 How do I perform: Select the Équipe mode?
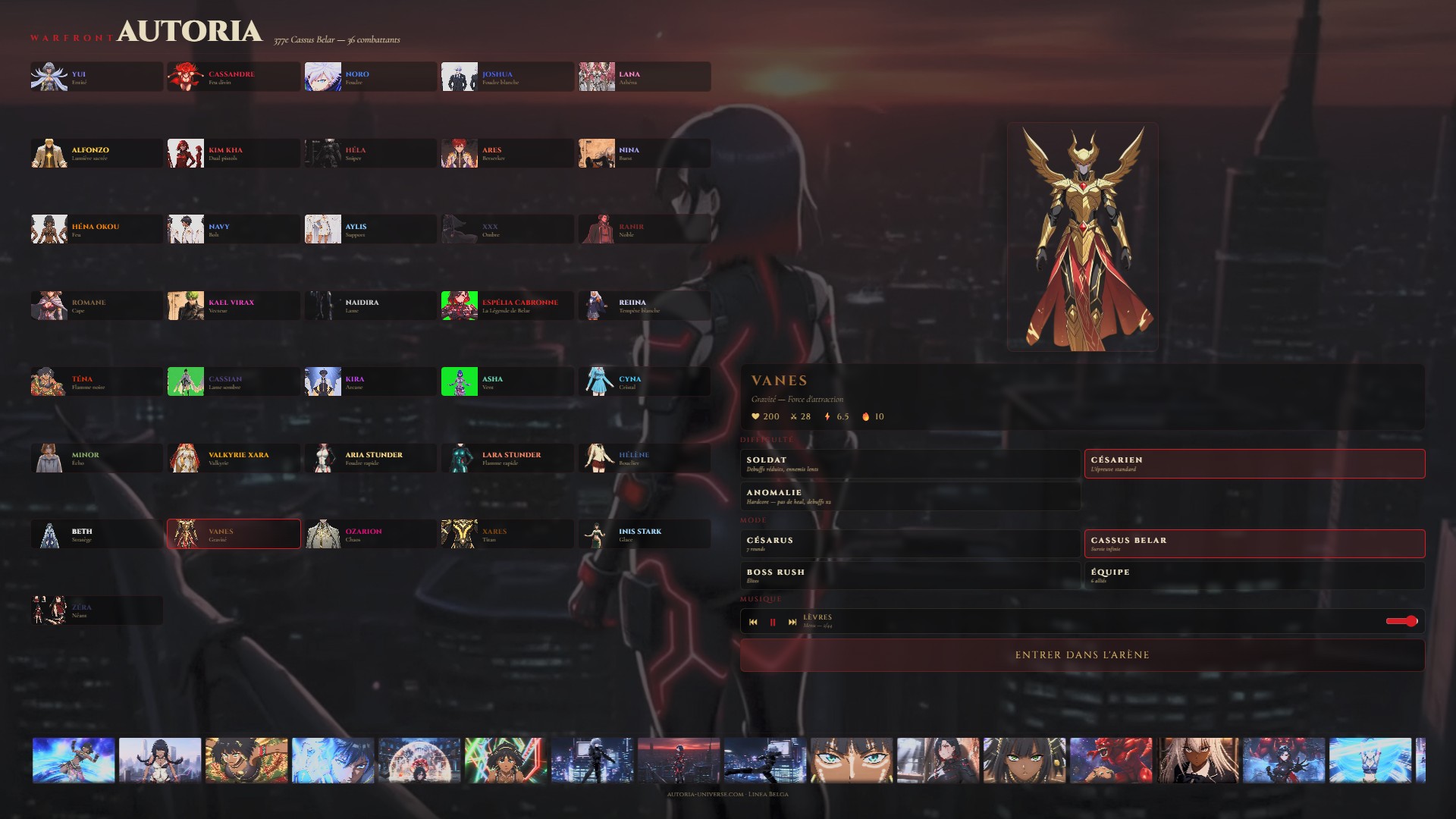tap(1254, 576)
